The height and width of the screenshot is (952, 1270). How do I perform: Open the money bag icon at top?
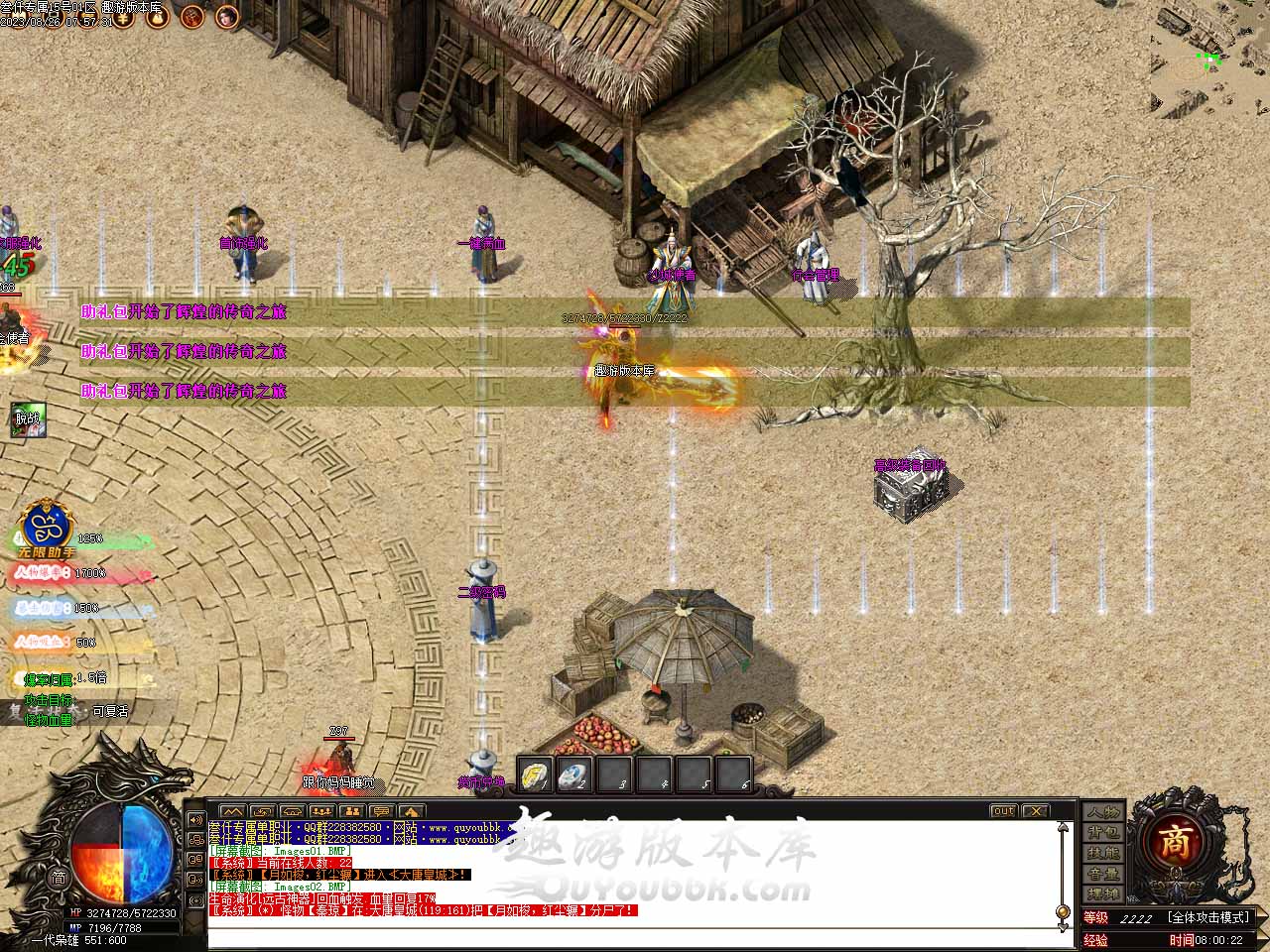coord(157,16)
